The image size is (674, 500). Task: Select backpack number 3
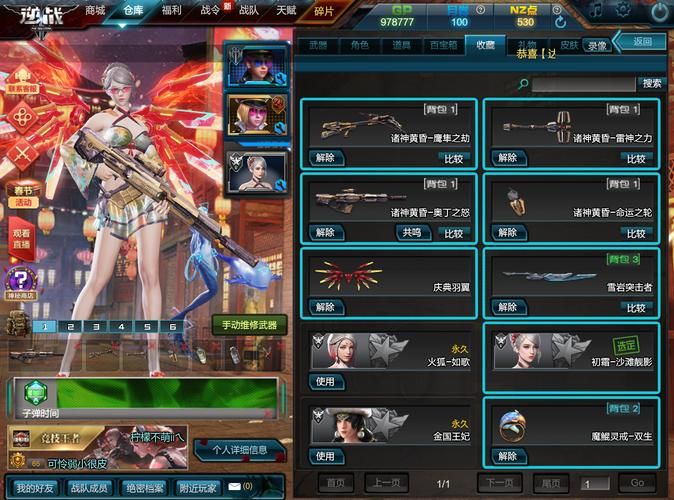coord(95,326)
